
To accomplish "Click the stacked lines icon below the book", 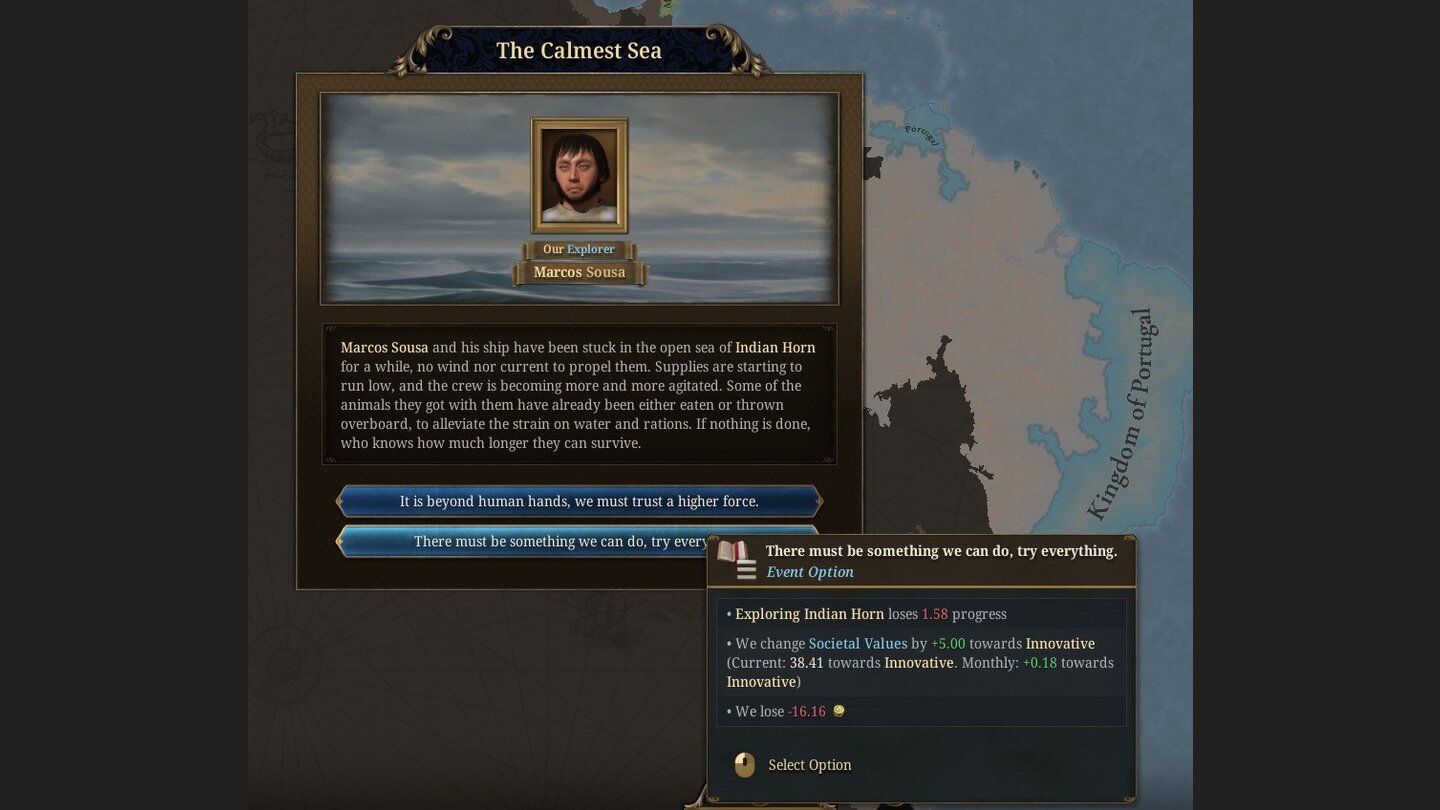I will pos(746,569).
